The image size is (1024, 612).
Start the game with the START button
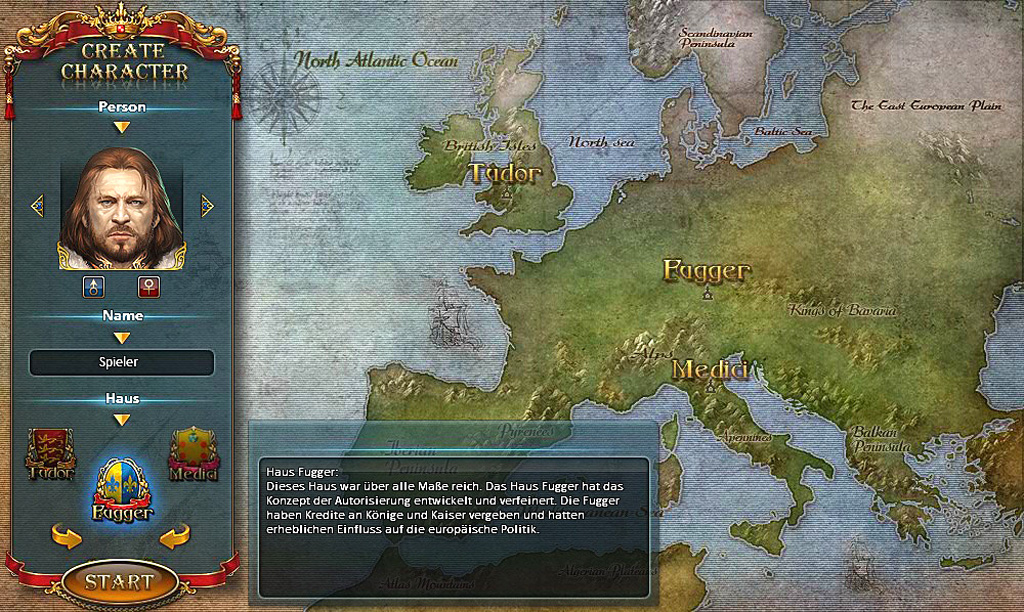coord(119,581)
